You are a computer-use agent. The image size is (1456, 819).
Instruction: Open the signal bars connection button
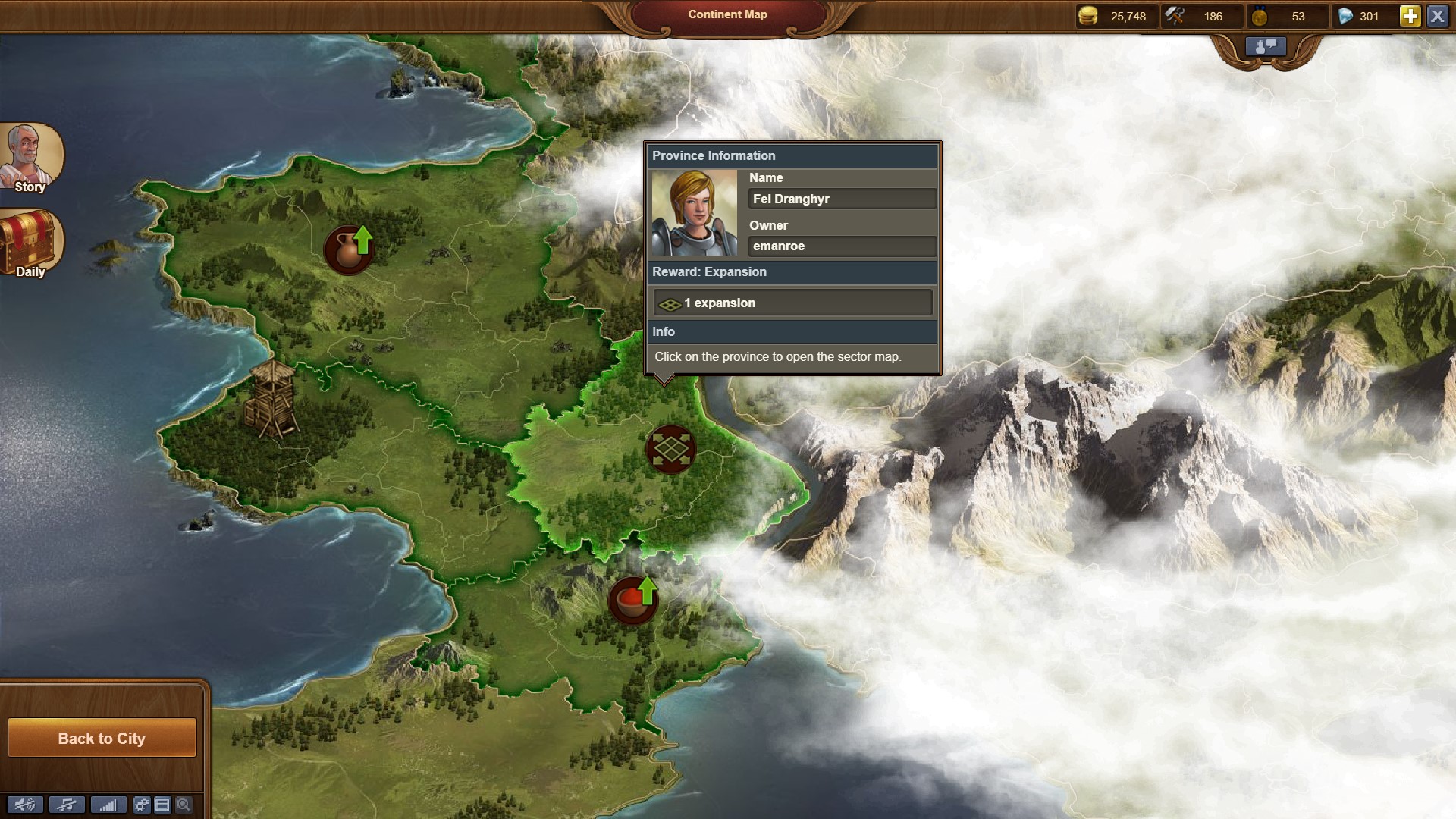[108, 805]
